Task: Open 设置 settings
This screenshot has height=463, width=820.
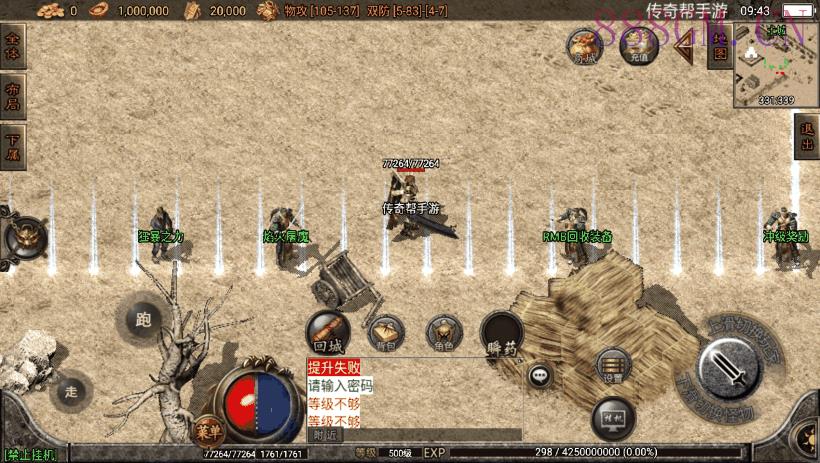Action: point(612,367)
